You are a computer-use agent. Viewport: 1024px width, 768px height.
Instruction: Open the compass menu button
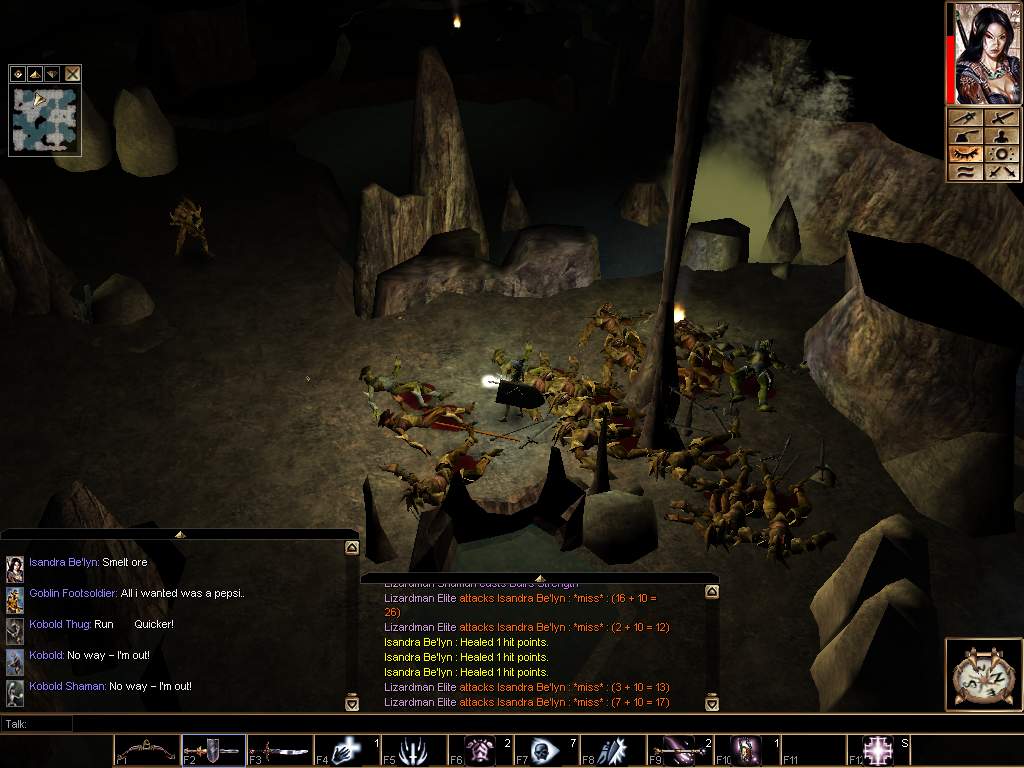tap(982, 674)
